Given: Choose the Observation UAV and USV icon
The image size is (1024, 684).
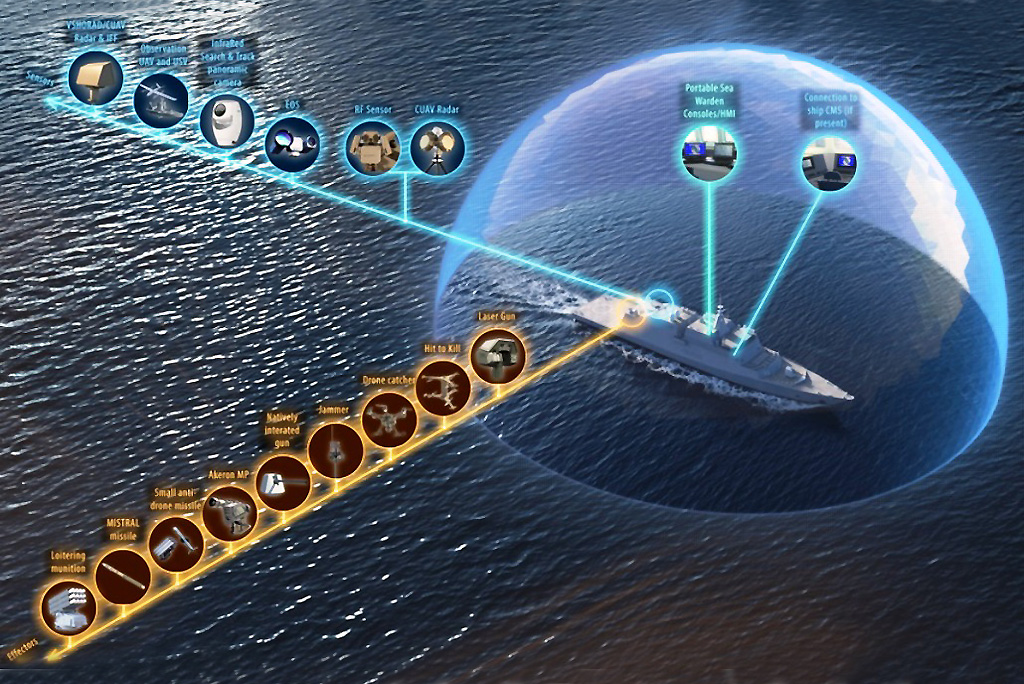Looking at the screenshot, I should click(162, 99).
